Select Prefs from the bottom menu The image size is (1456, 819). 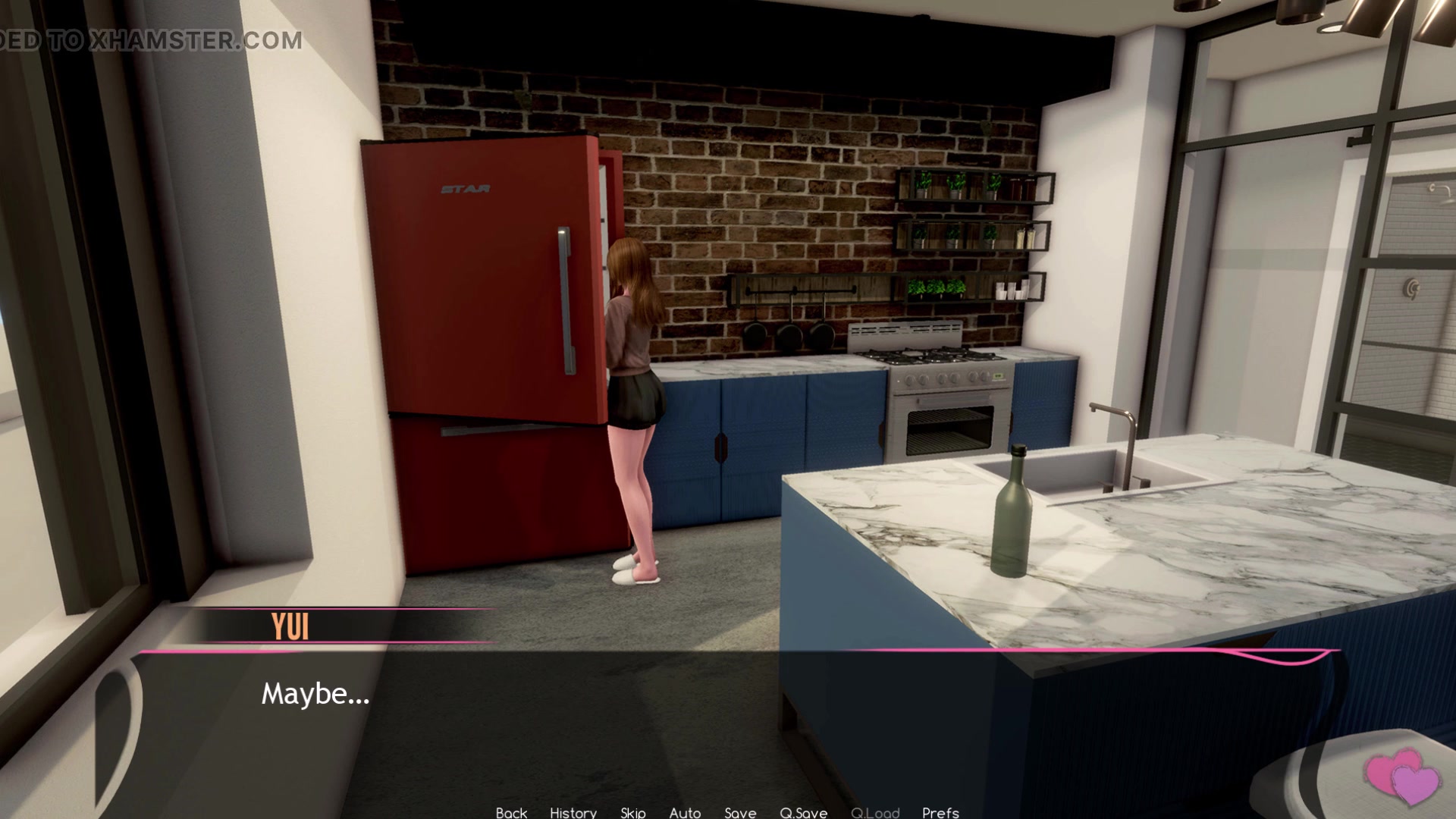pos(940,812)
